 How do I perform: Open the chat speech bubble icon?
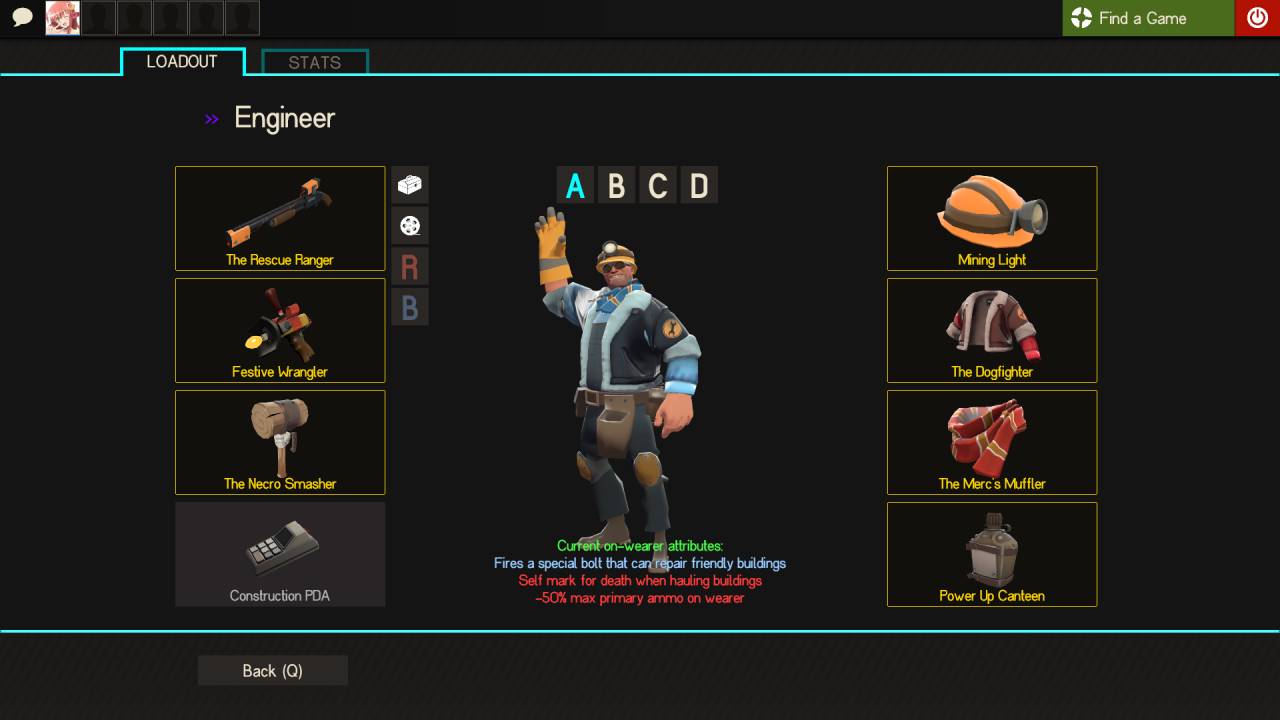[x=22, y=18]
